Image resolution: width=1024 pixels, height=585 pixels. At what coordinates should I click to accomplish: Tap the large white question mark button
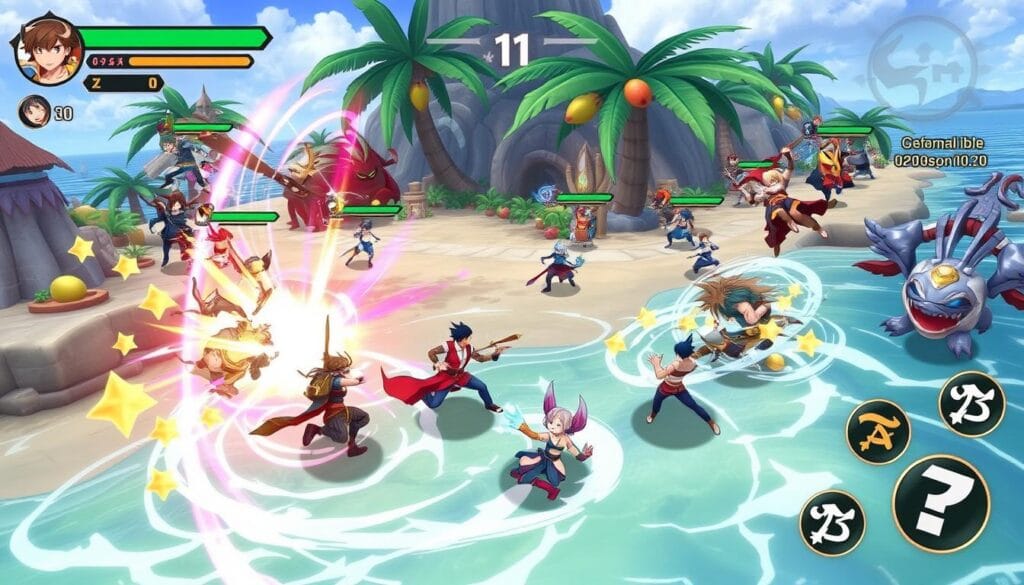pos(940,502)
